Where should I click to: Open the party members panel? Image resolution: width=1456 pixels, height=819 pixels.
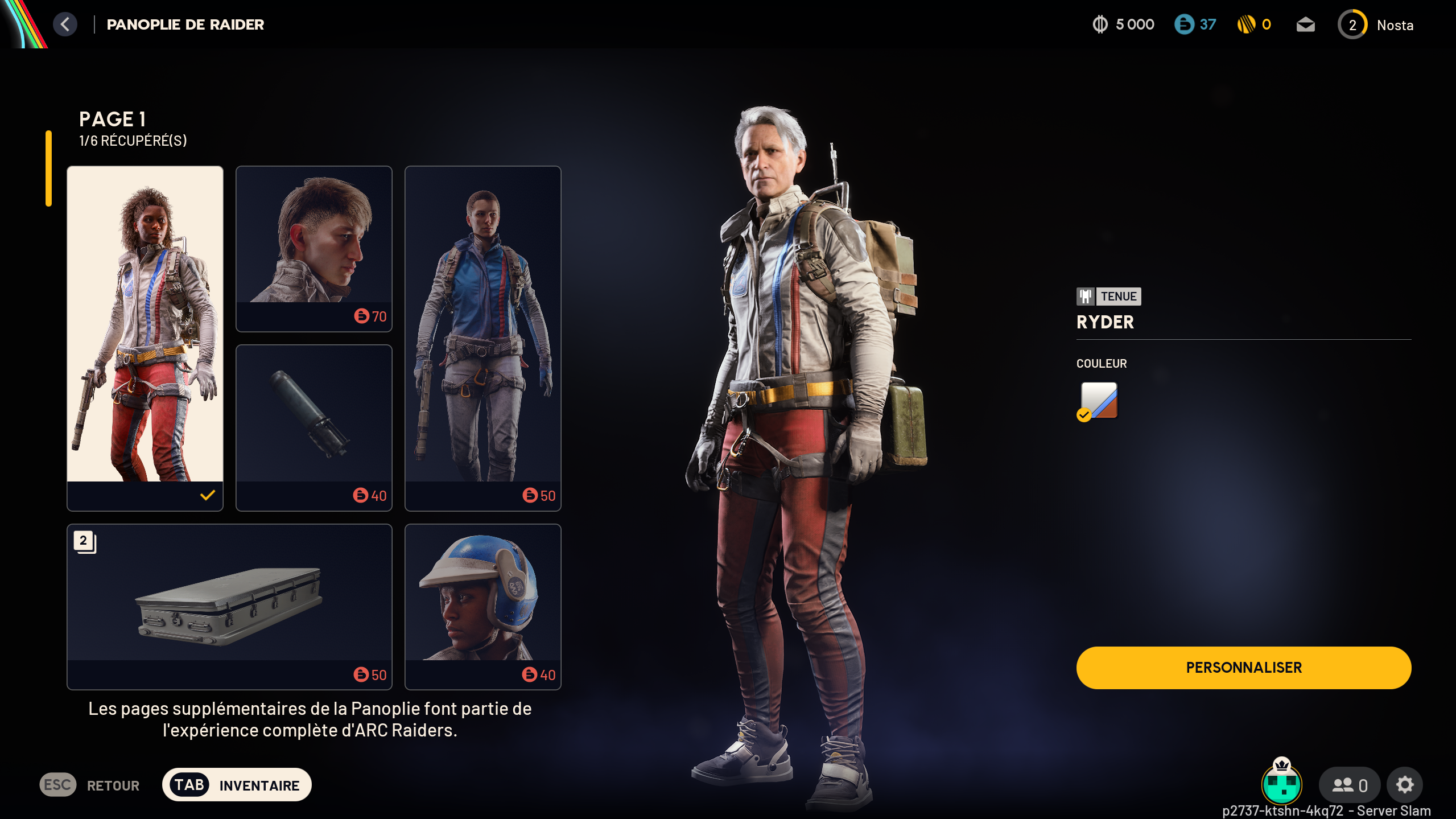(1350, 785)
